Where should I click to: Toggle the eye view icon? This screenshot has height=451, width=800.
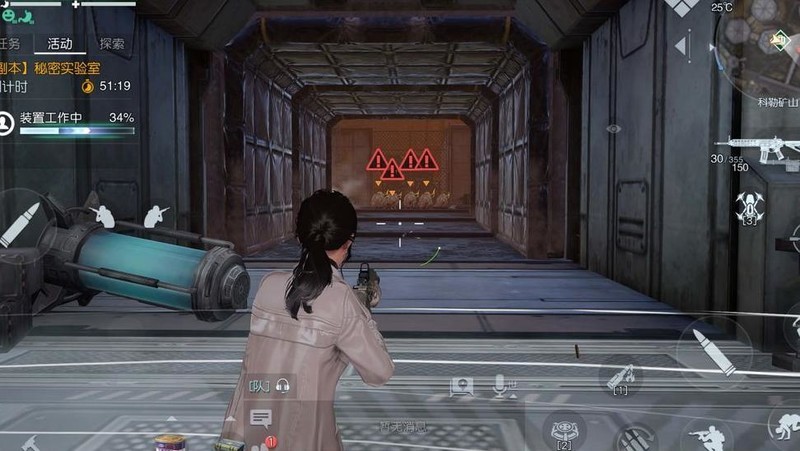point(614,129)
